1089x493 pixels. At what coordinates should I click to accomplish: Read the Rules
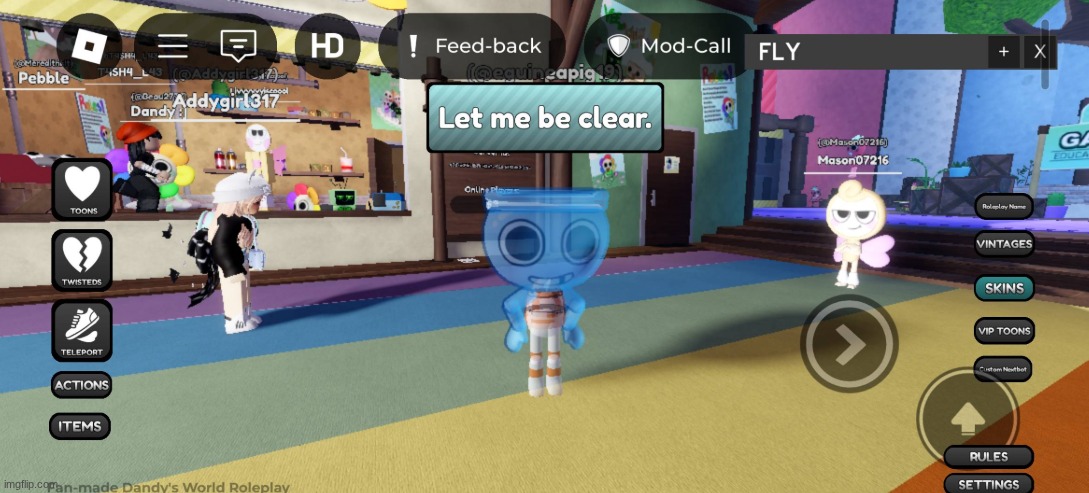click(x=988, y=457)
